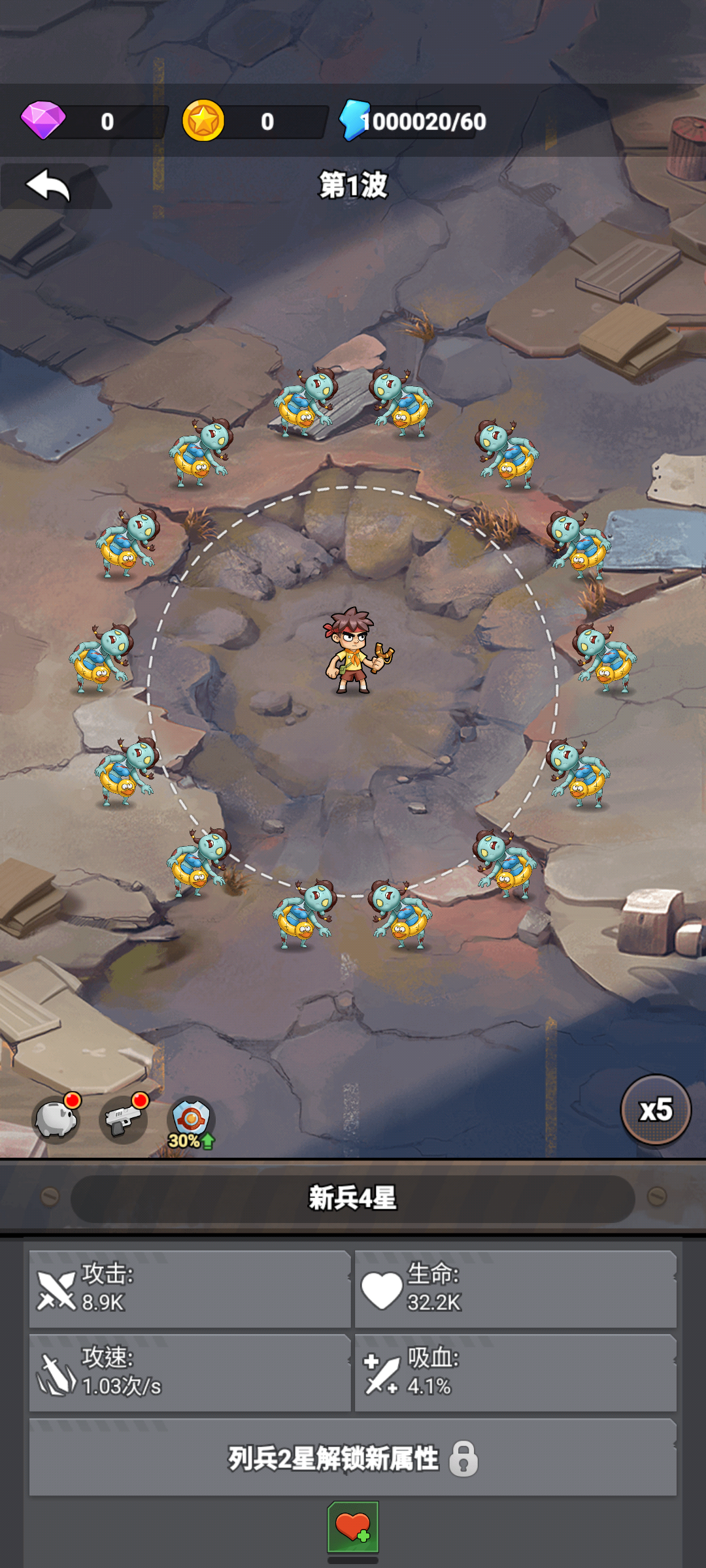Tap the blue crystal energy icon
This screenshot has width=706, height=1568.
pyautogui.click(x=354, y=120)
